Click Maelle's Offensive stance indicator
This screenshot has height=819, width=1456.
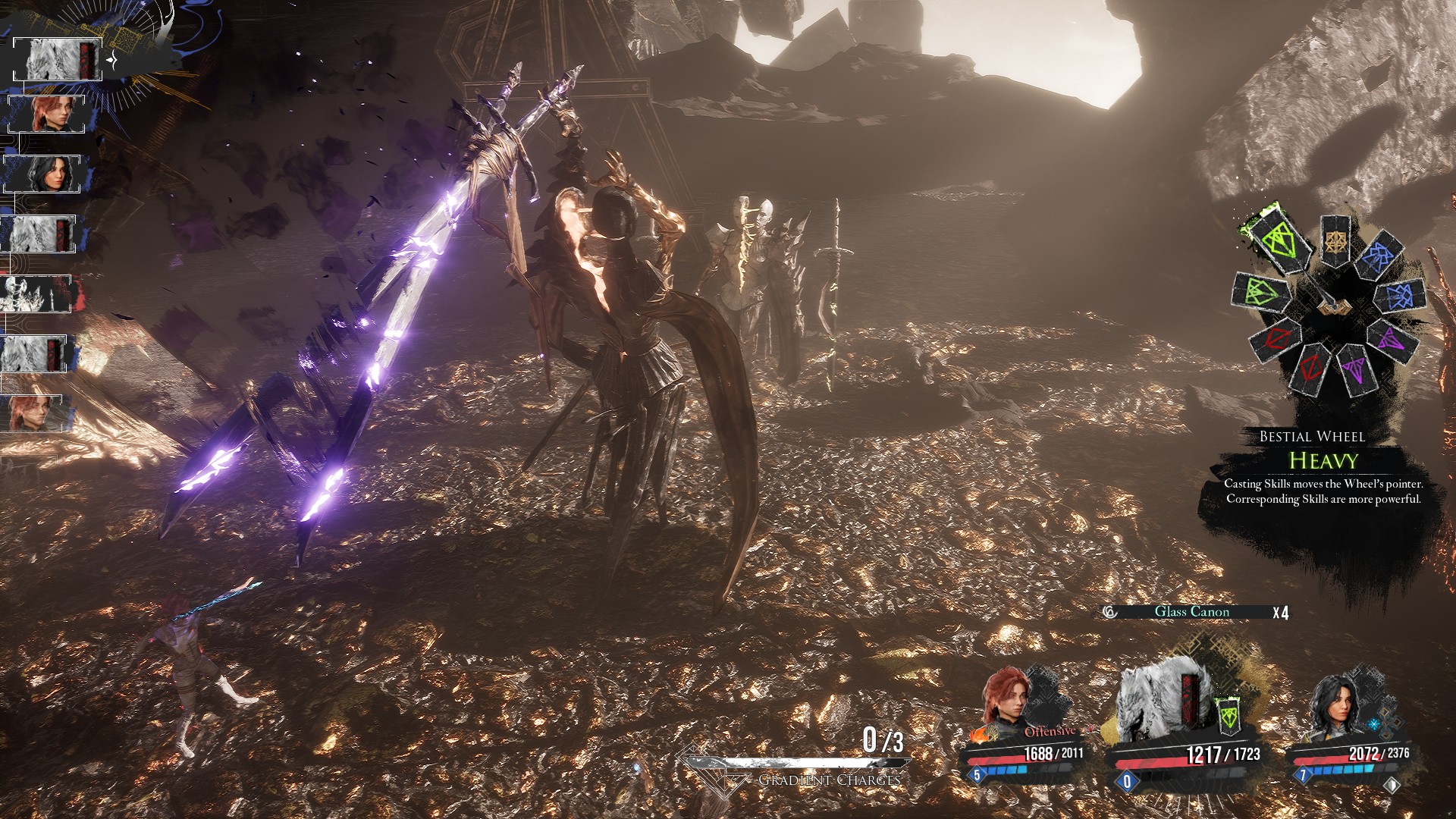tap(1050, 732)
